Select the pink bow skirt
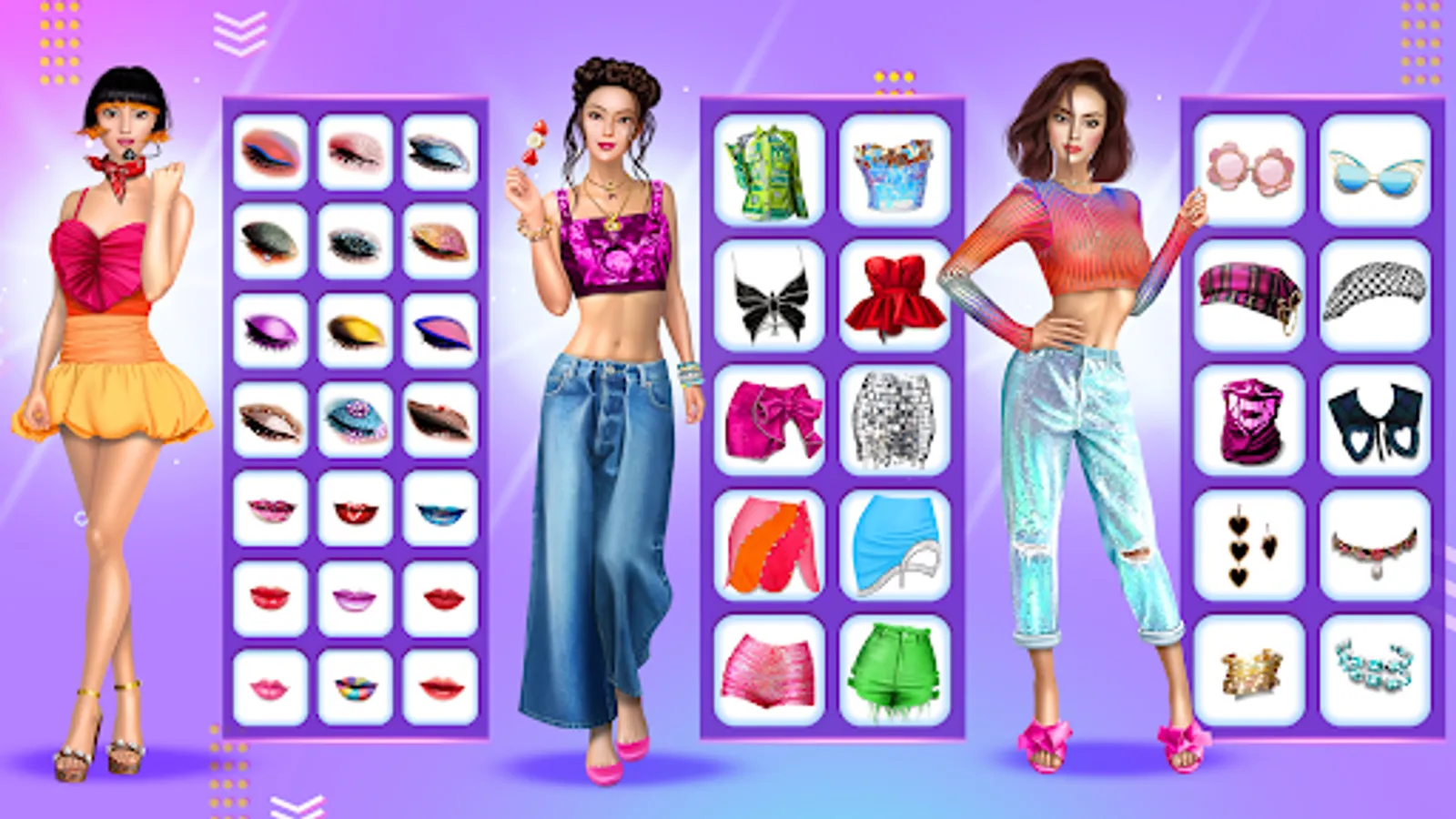Image resolution: width=1456 pixels, height=819 pixels. coord(769,419)
